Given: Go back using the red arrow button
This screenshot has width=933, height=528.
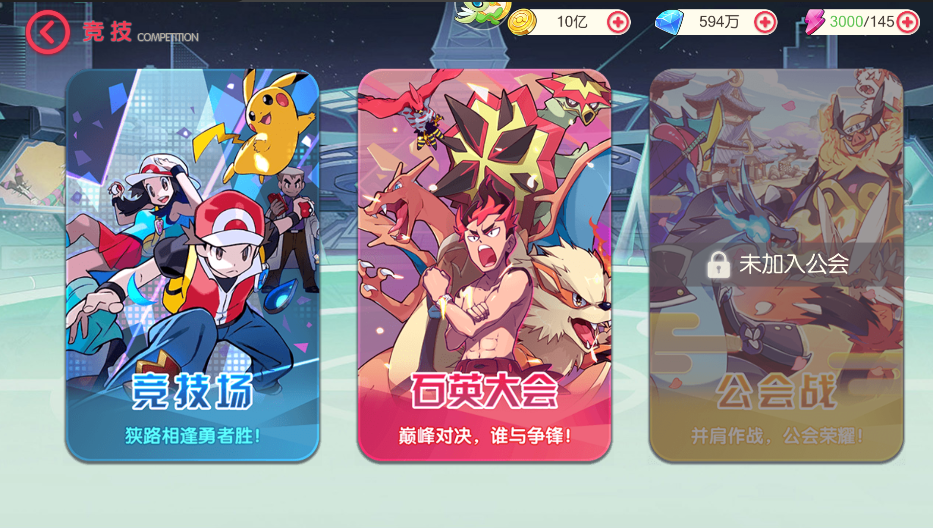Looking at the screenshot, I should point(47,32).
